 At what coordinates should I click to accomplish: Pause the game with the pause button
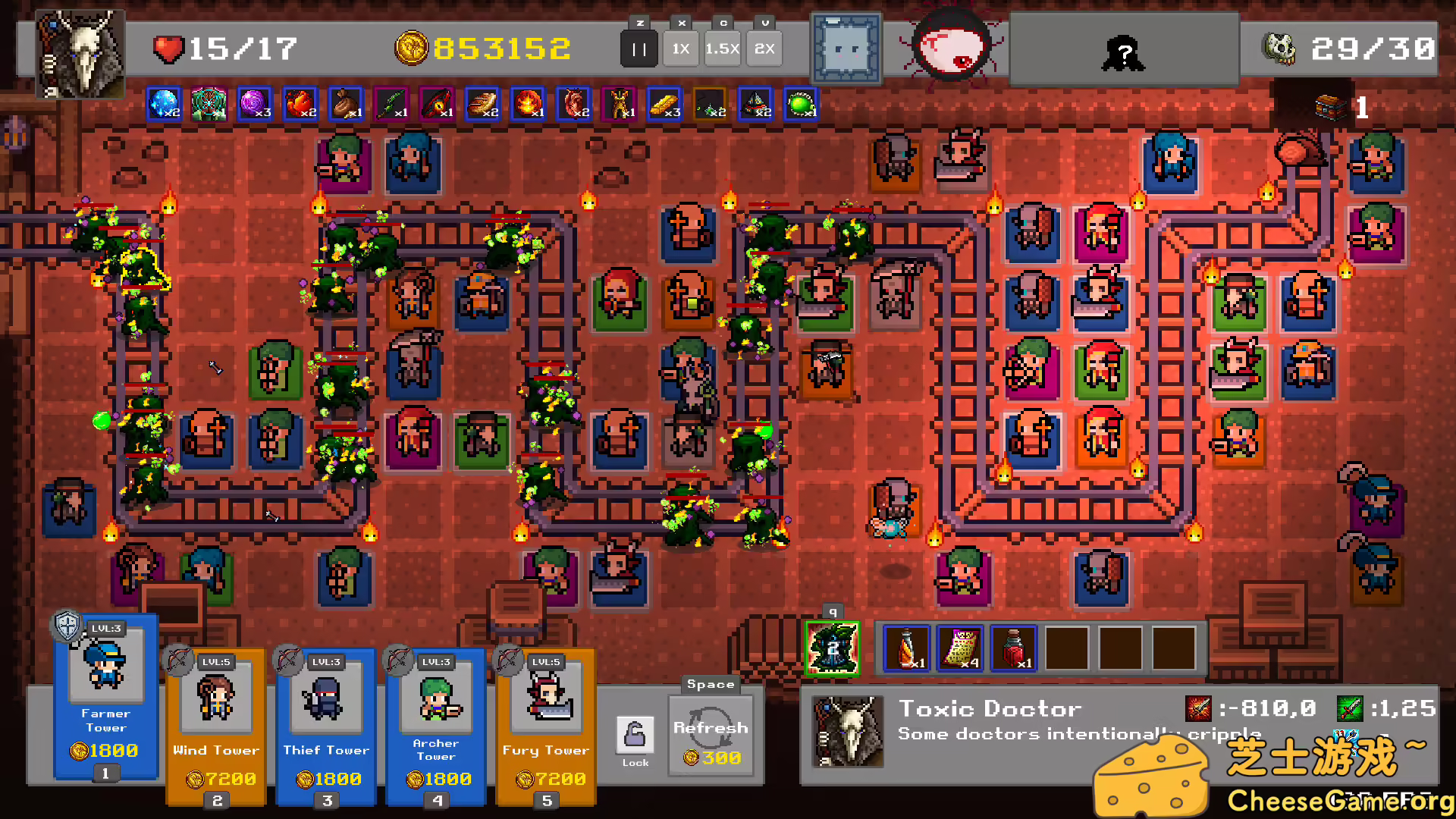(639, 48)
